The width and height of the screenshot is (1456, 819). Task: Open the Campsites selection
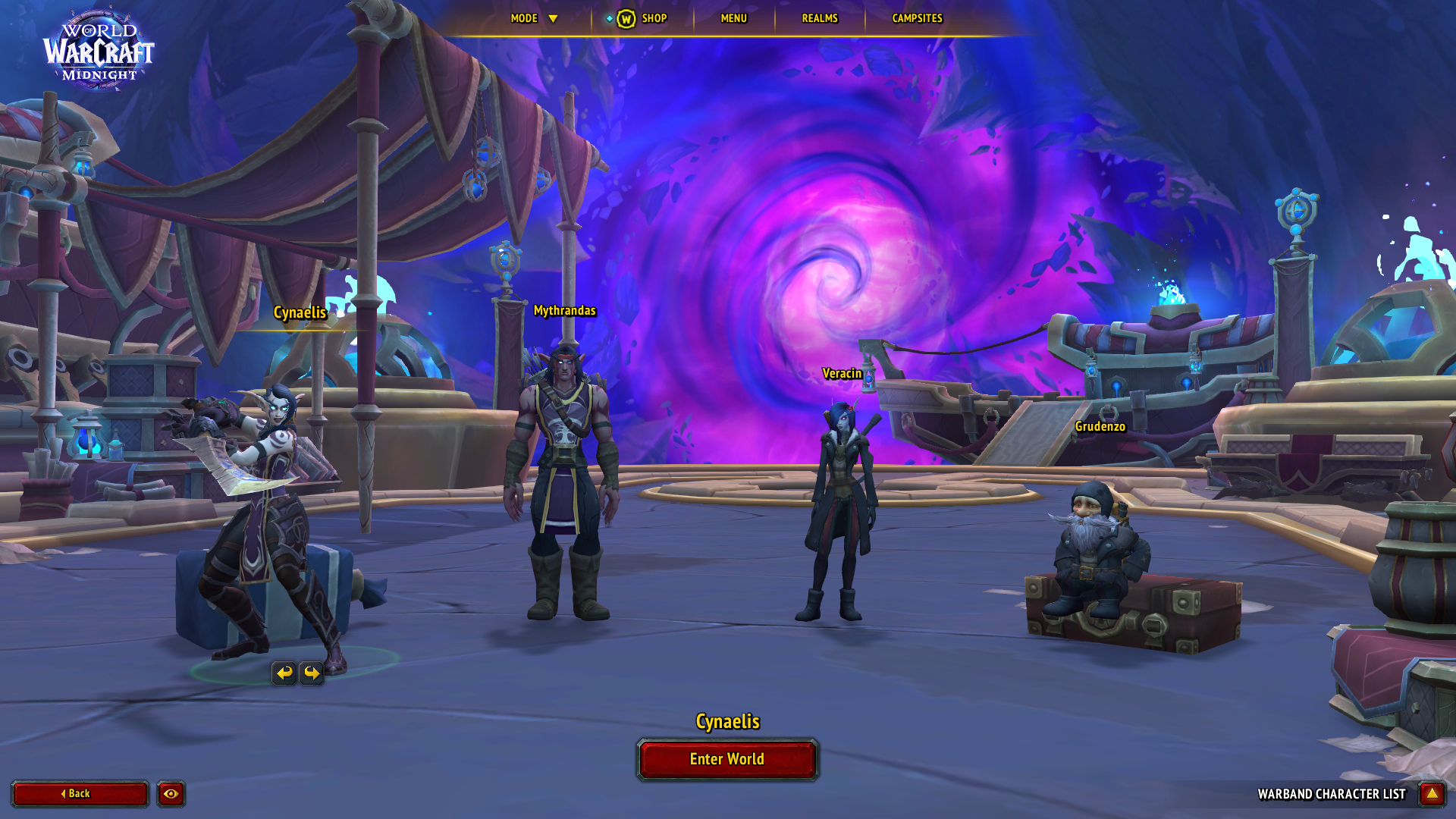pos(917,18)
